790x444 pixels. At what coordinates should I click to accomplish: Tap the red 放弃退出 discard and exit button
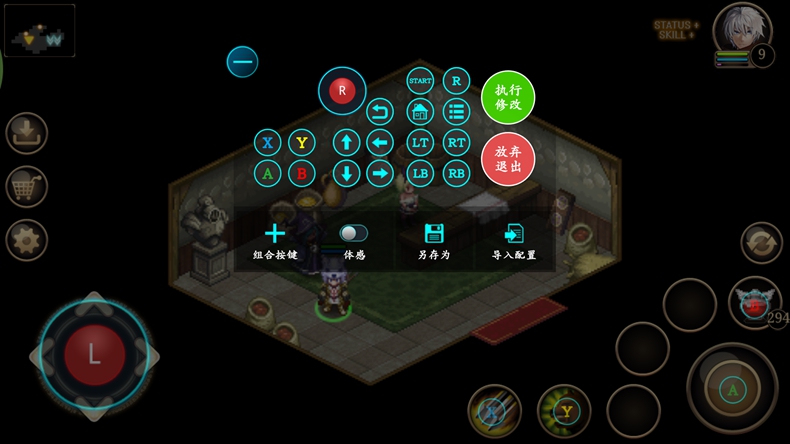point(508,158)
